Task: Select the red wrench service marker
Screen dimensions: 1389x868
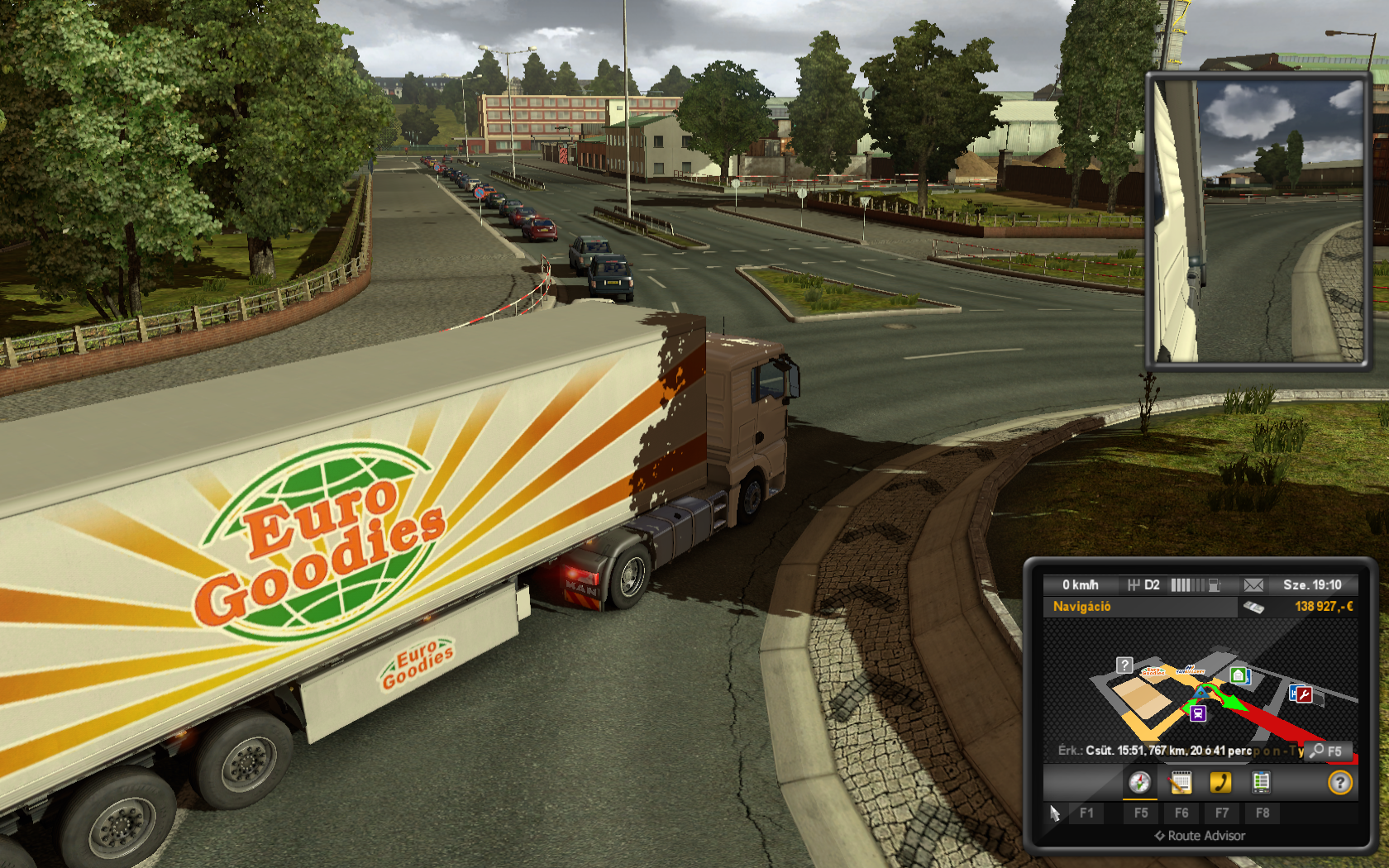Action: (x=1302, y=694)
